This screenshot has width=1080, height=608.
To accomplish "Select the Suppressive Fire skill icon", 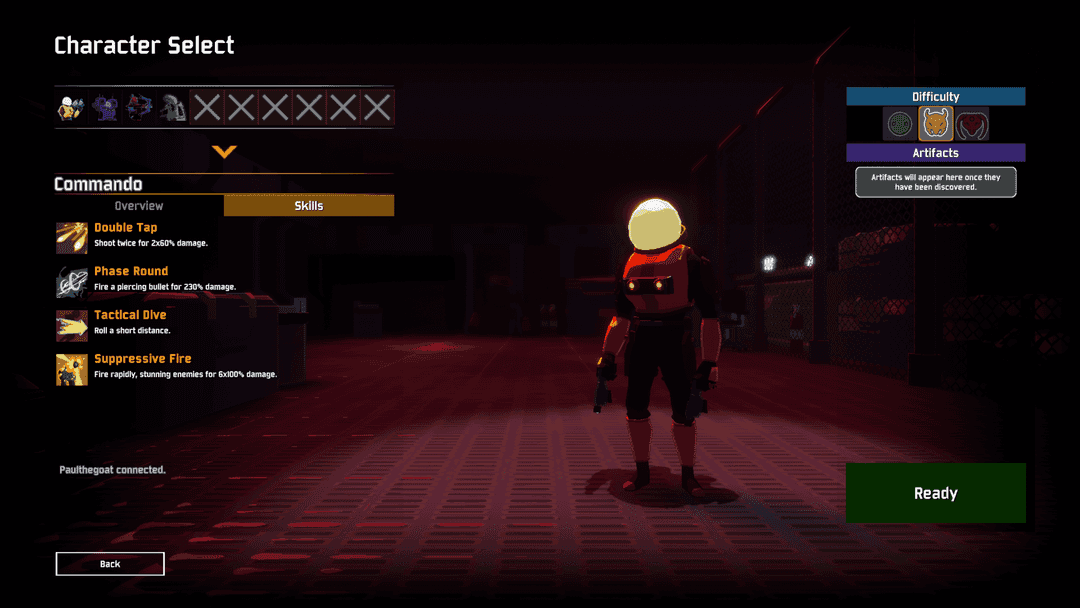I will [72, 369].
